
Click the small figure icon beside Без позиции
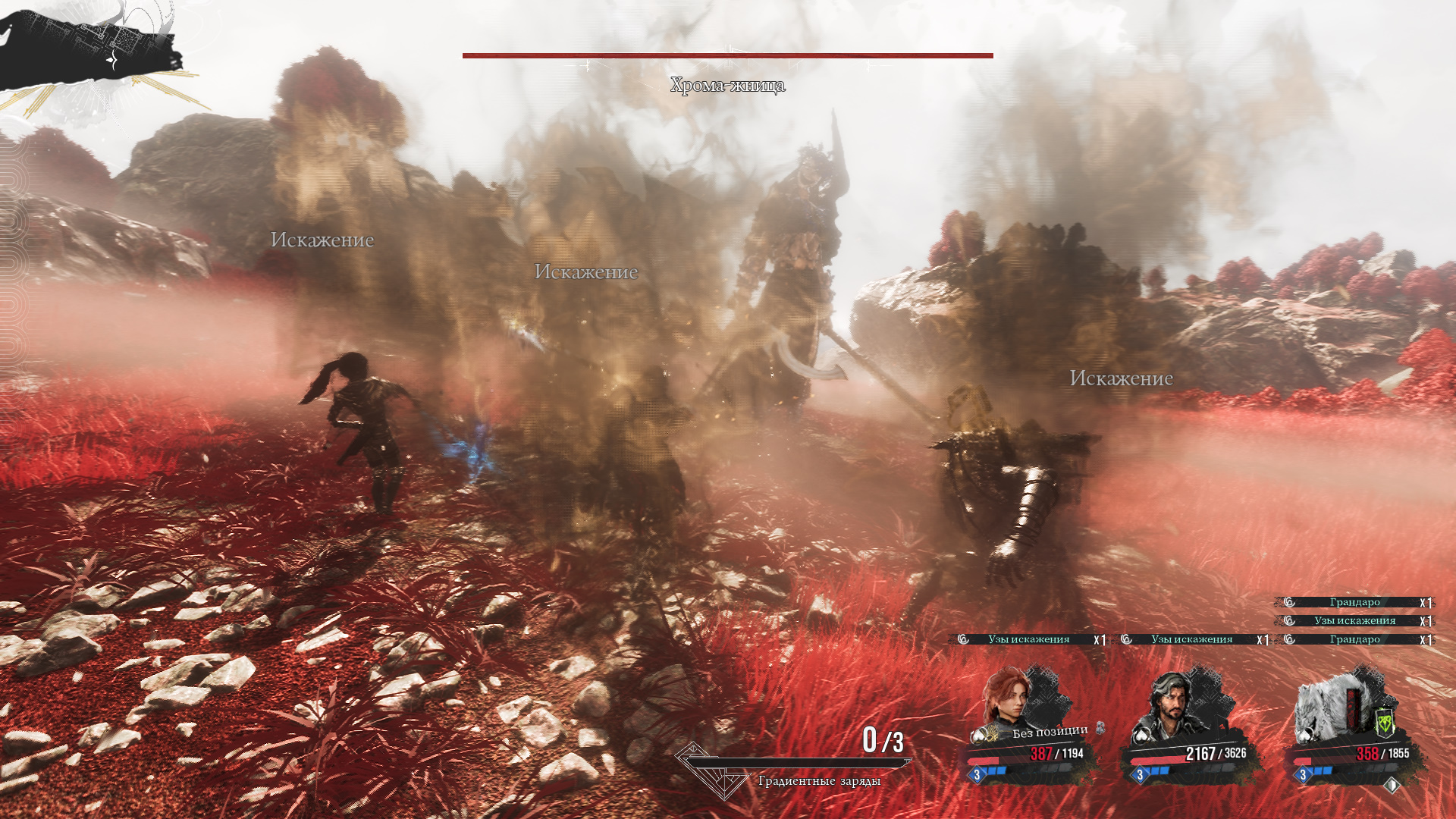click(x=1100, y=728)
